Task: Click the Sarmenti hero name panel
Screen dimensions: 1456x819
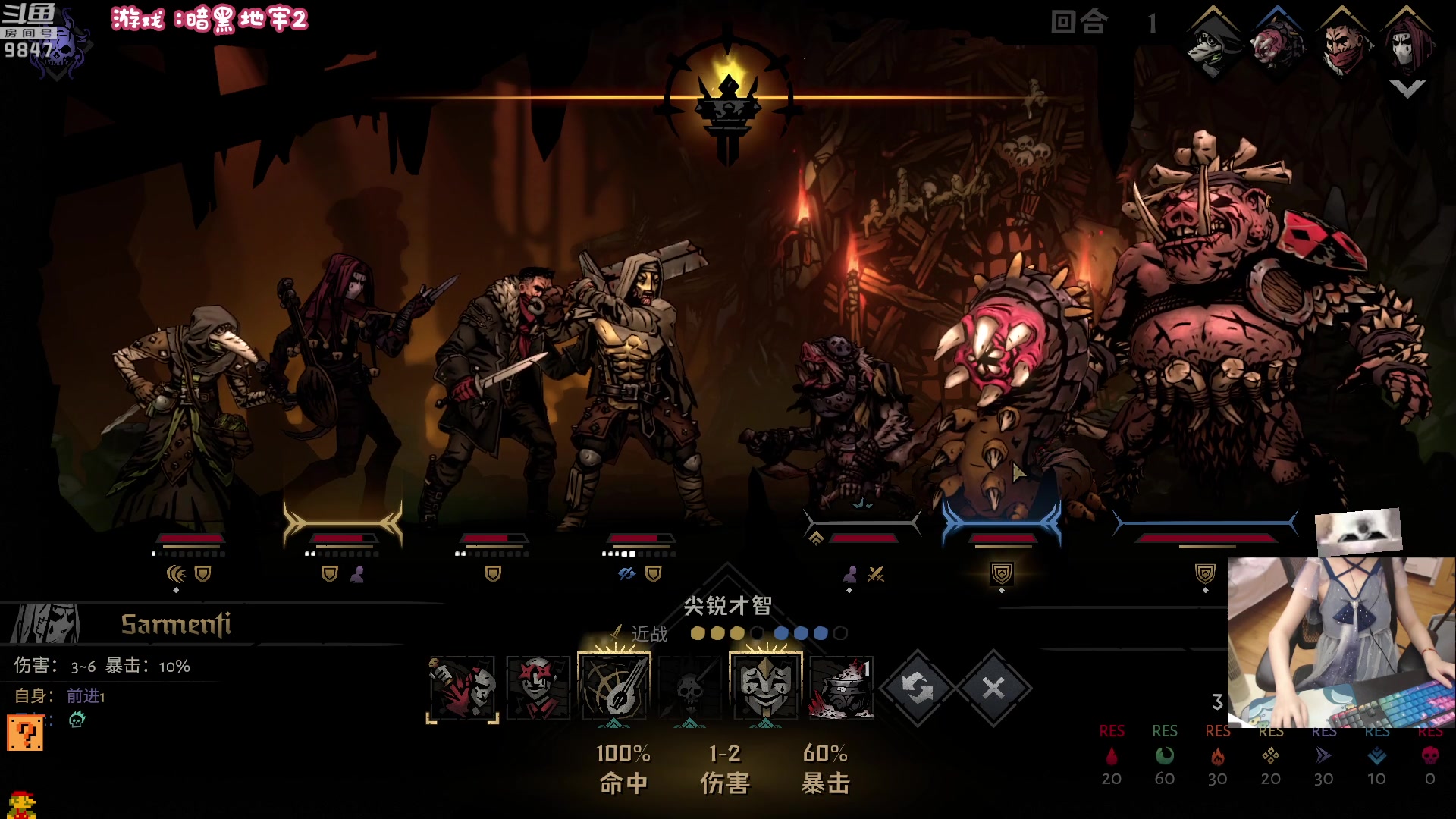Action: point(176,624)
